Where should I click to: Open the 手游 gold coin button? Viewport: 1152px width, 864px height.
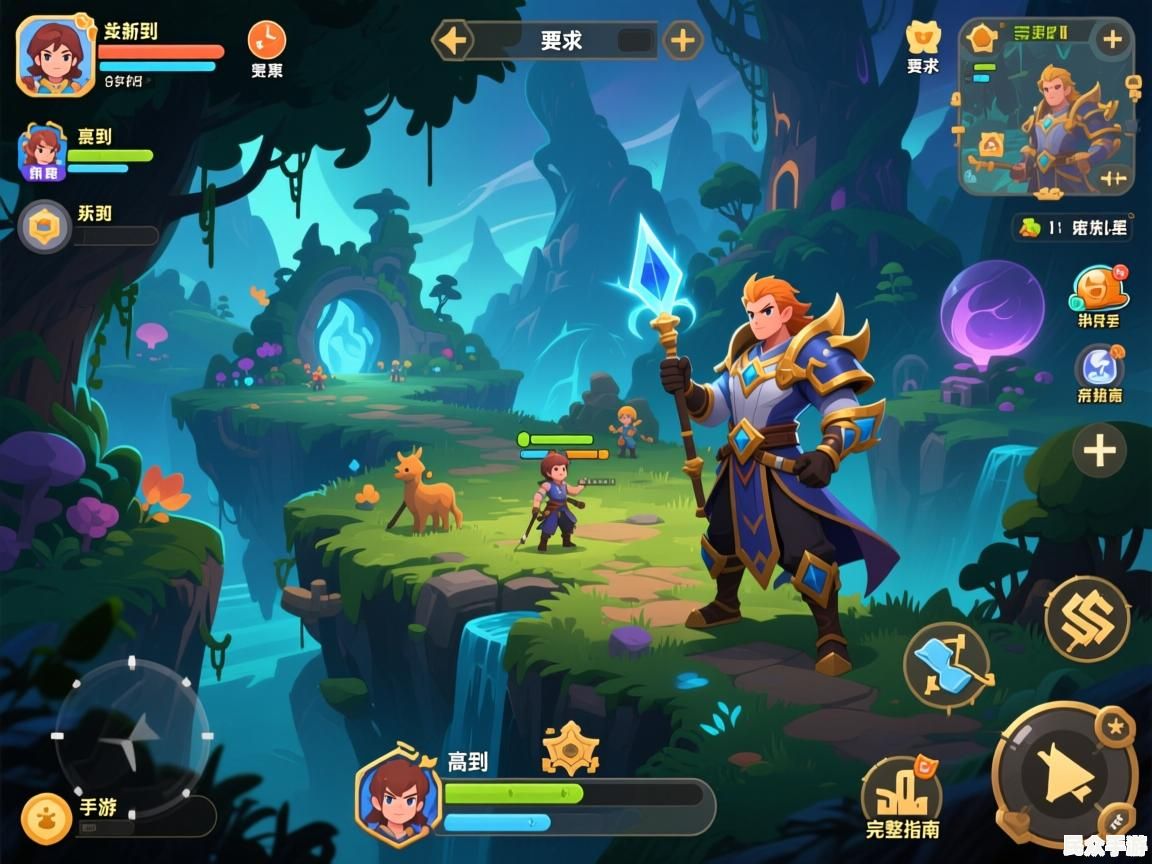(x=46, y=818)
